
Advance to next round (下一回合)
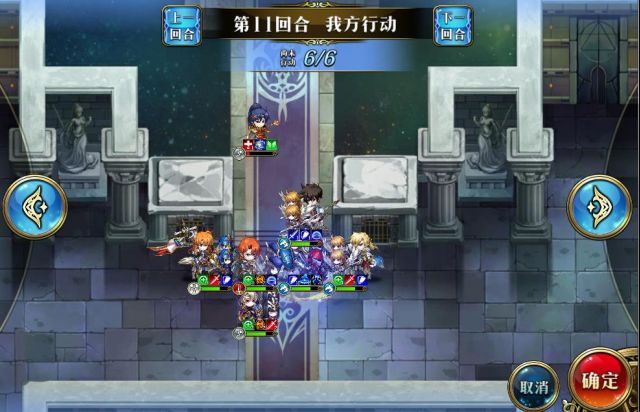point(453,25)
